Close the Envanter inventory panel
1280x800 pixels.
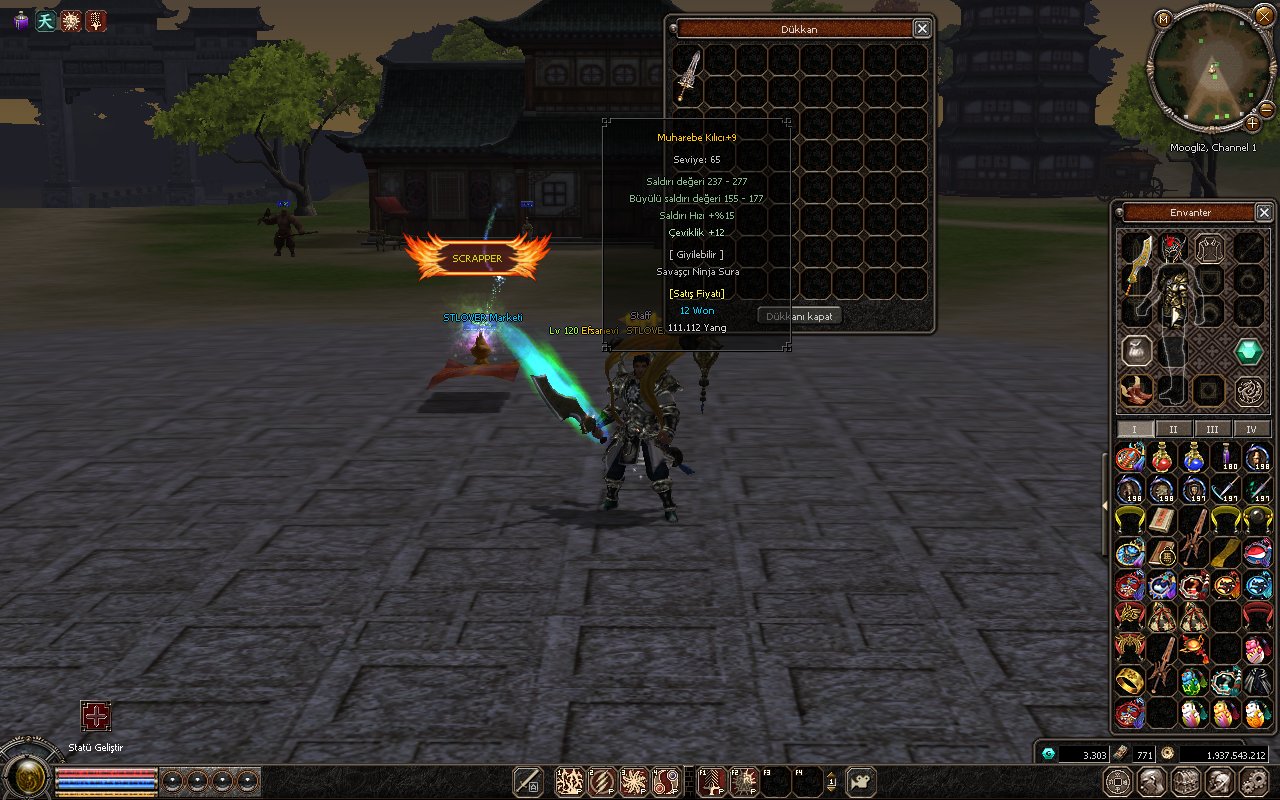(x=1264, y=213)
